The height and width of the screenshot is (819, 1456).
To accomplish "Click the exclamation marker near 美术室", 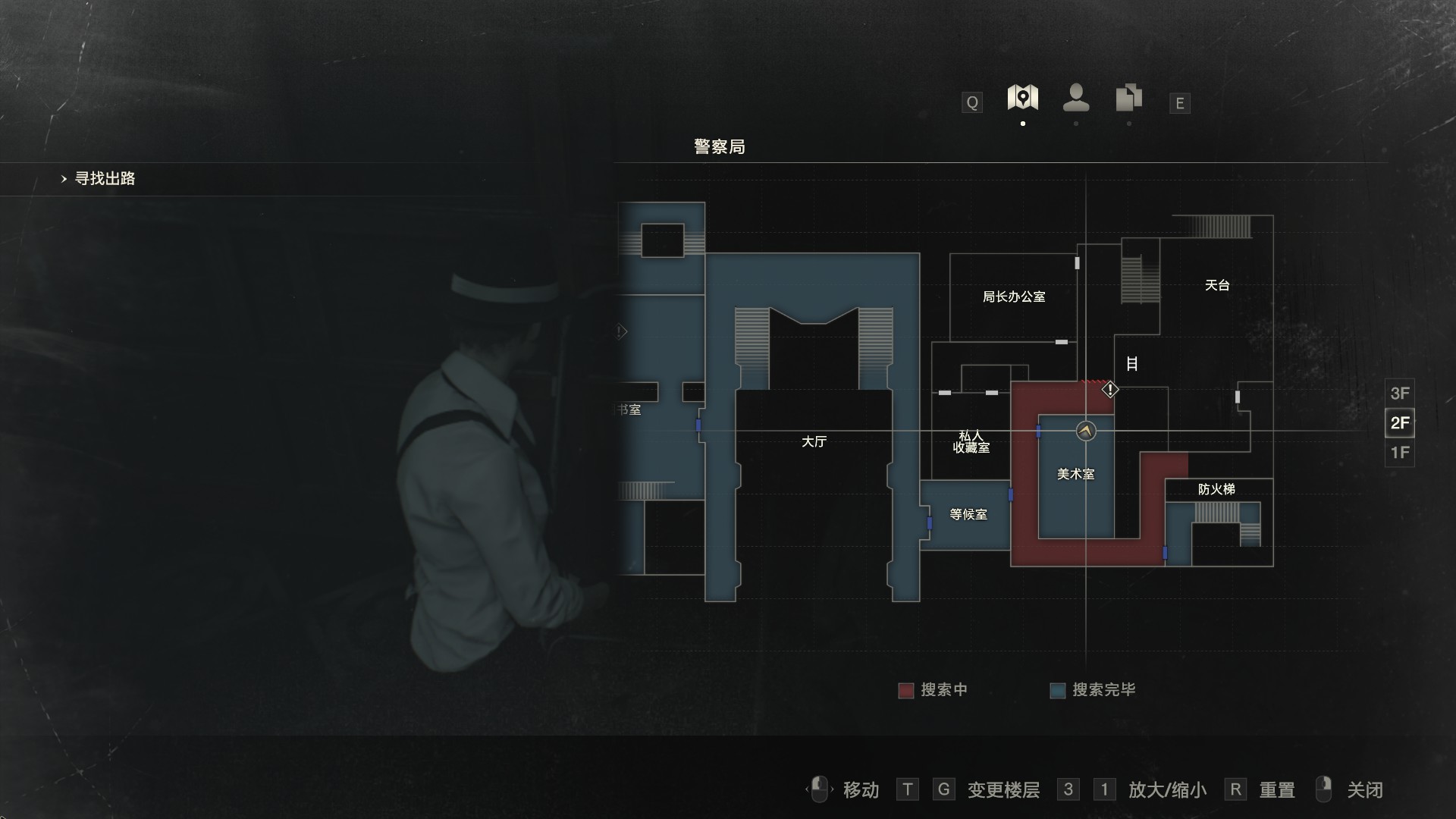I will tap(1110, 390).
